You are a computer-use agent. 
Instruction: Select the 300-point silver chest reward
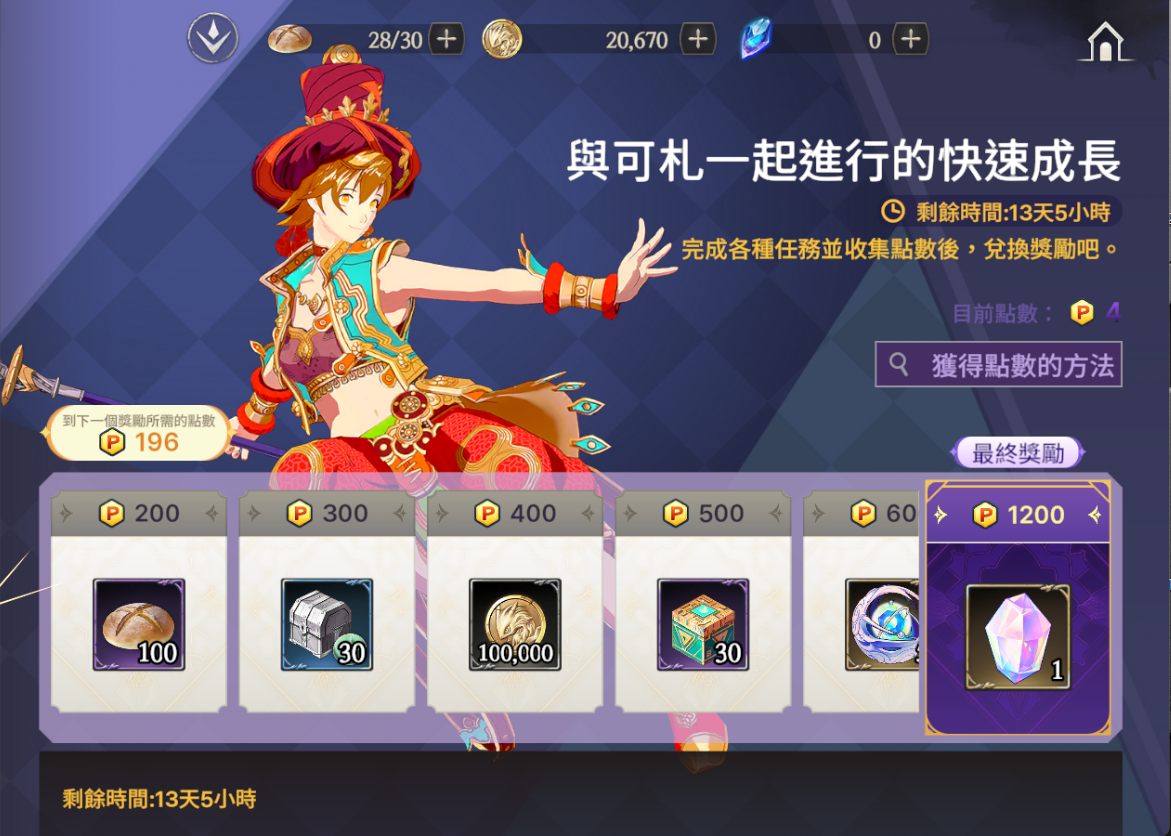(x=327, y=625)
